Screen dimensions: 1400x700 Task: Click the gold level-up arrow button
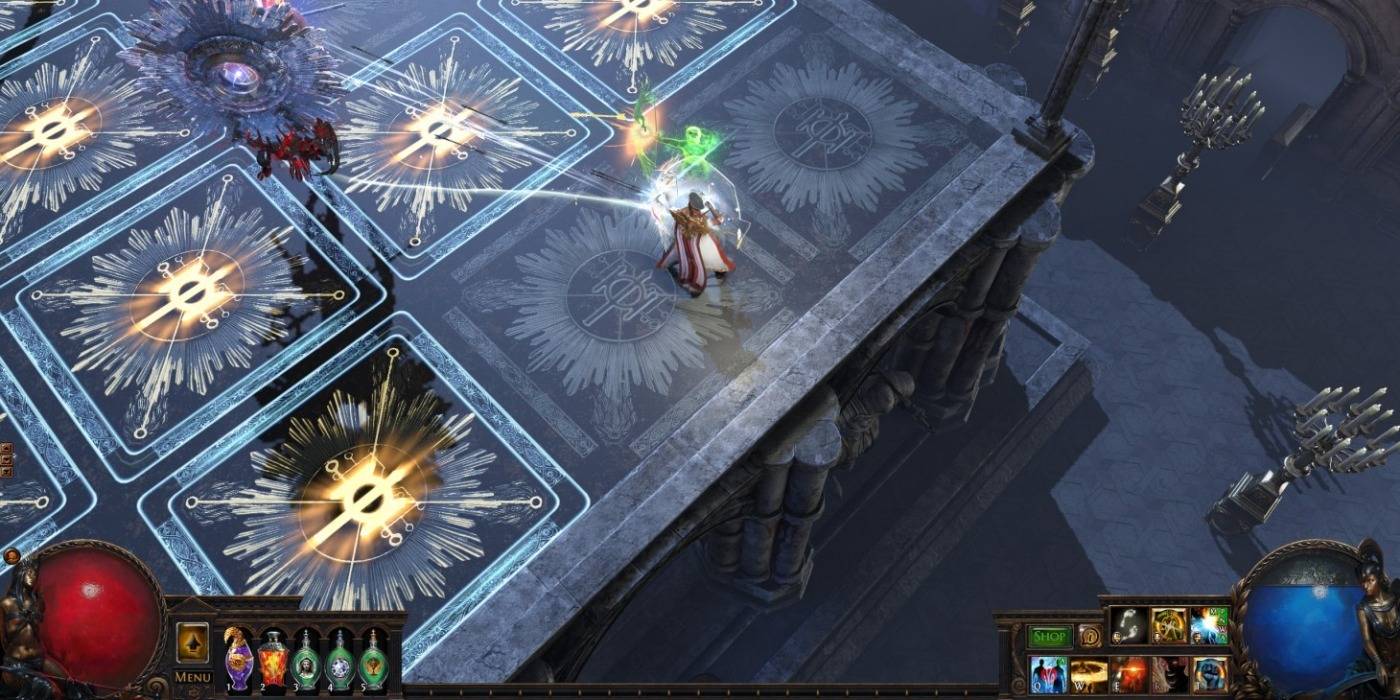click(193, 642)
